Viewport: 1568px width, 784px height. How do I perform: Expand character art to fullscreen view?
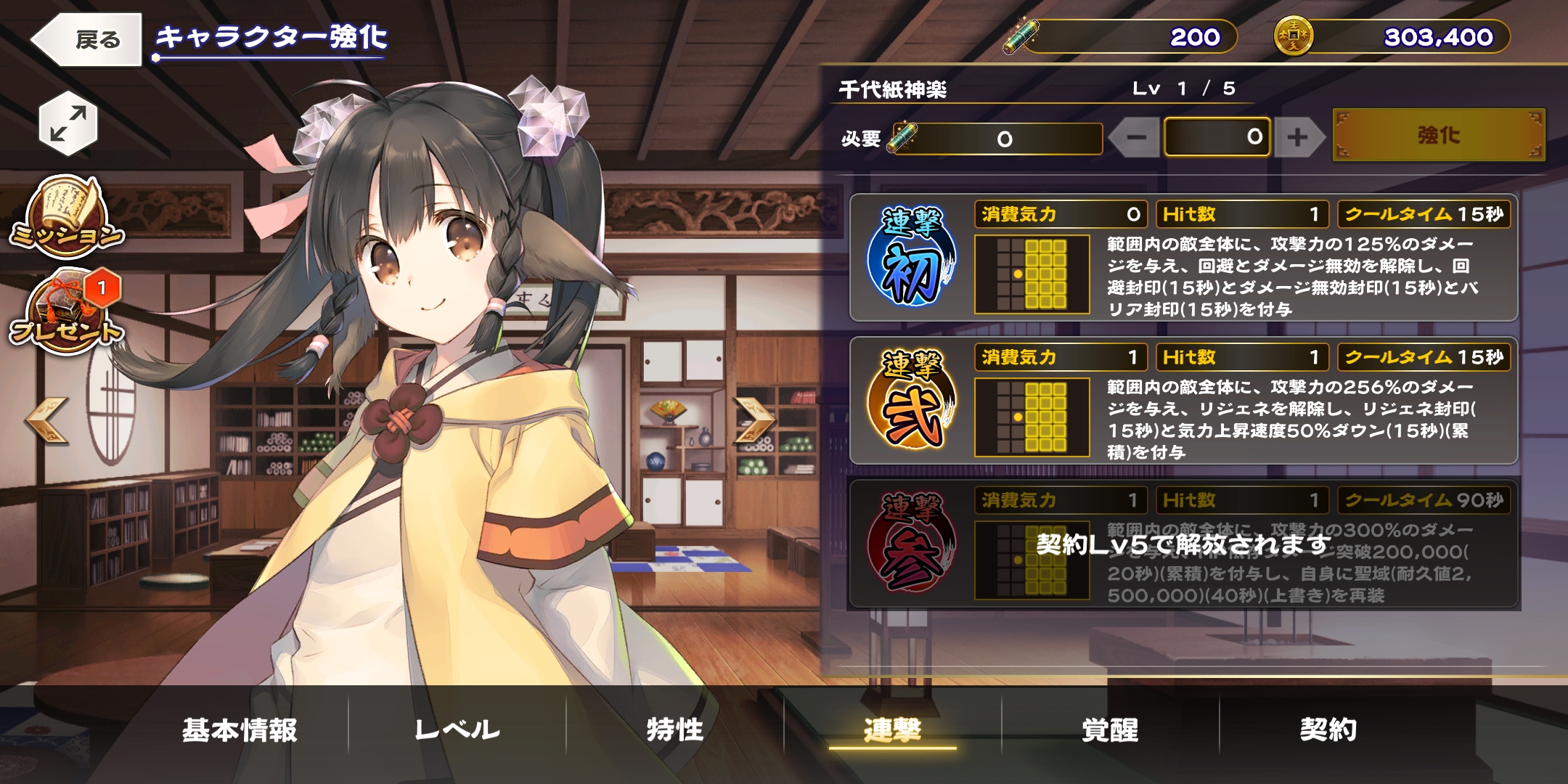[x=68, y=123]
